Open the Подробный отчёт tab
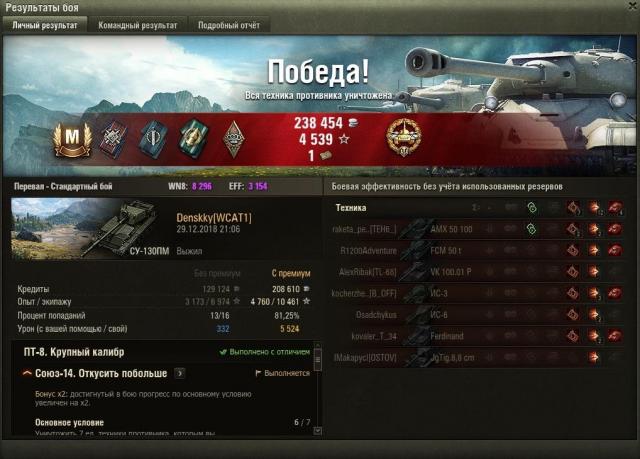 (x=227, y=25)
